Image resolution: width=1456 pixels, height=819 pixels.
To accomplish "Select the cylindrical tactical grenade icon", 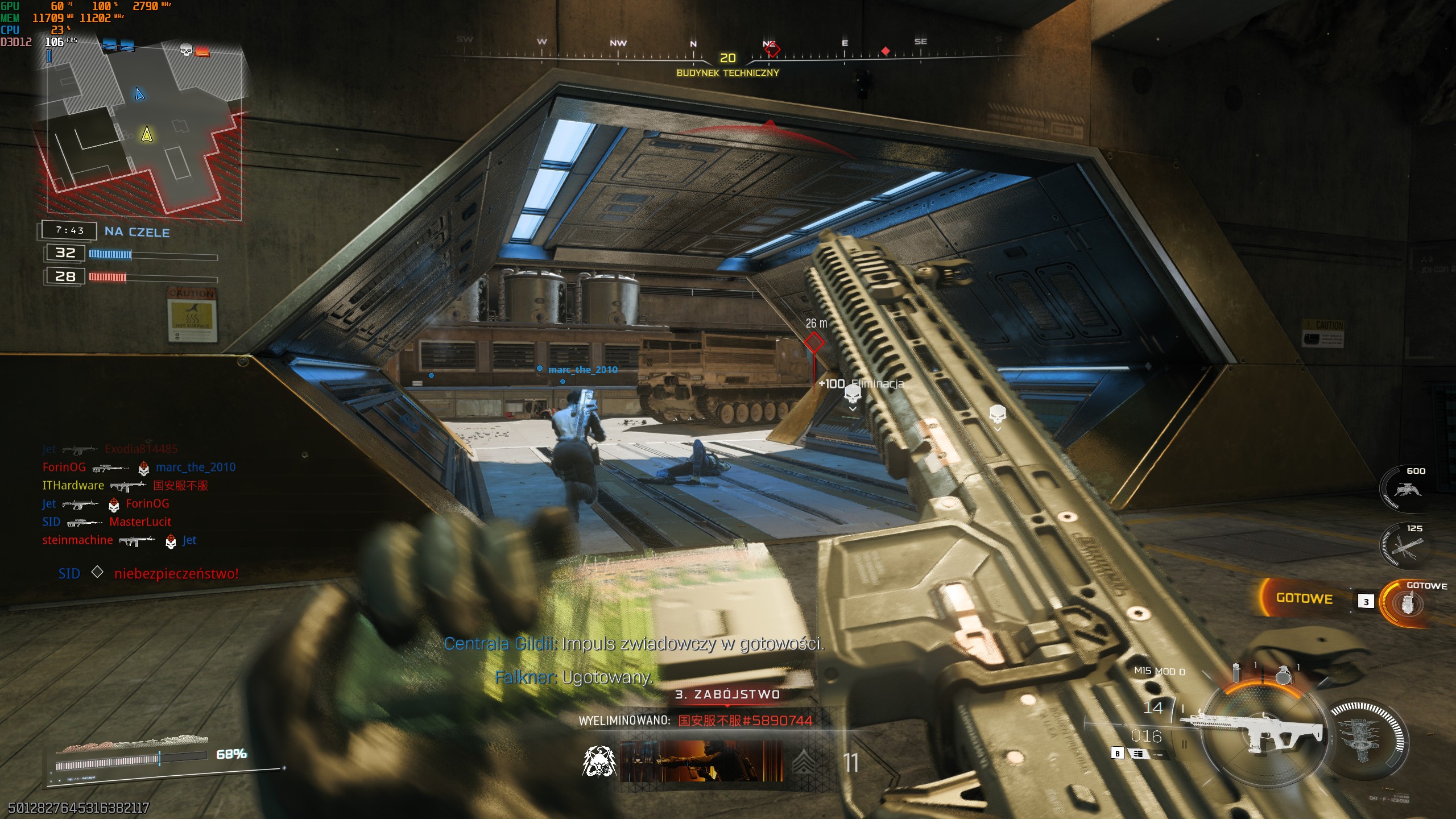I will [x=1235, y=673].
